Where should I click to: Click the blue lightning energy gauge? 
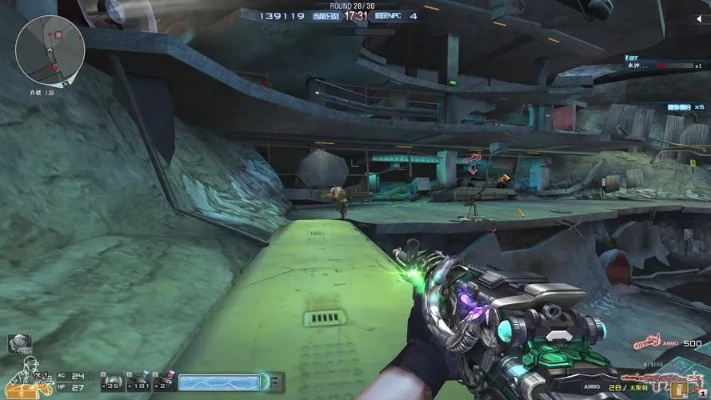tap(218, 381)
